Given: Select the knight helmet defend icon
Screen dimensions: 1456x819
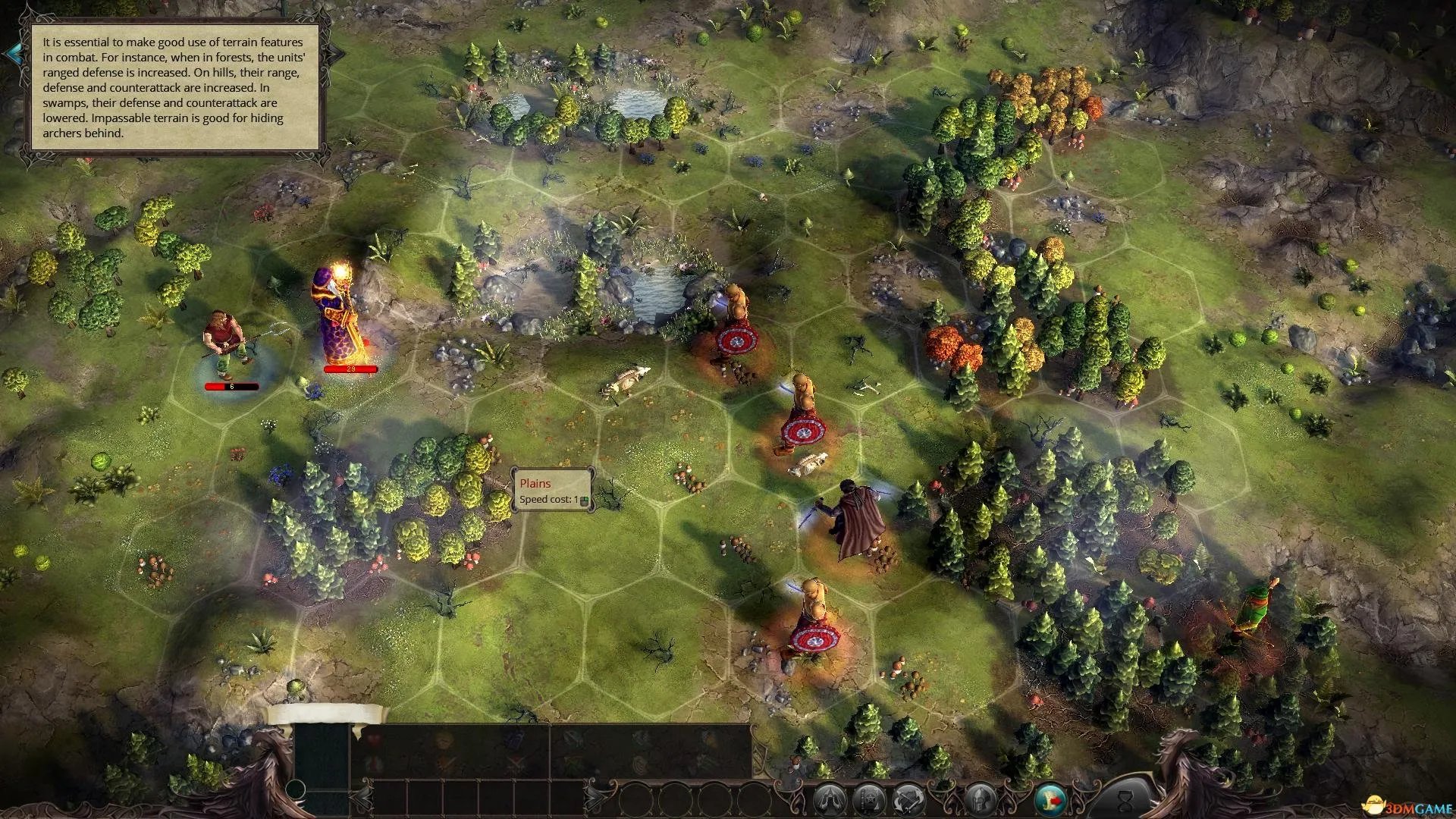Looking at the screenshot, I should 981,799.
